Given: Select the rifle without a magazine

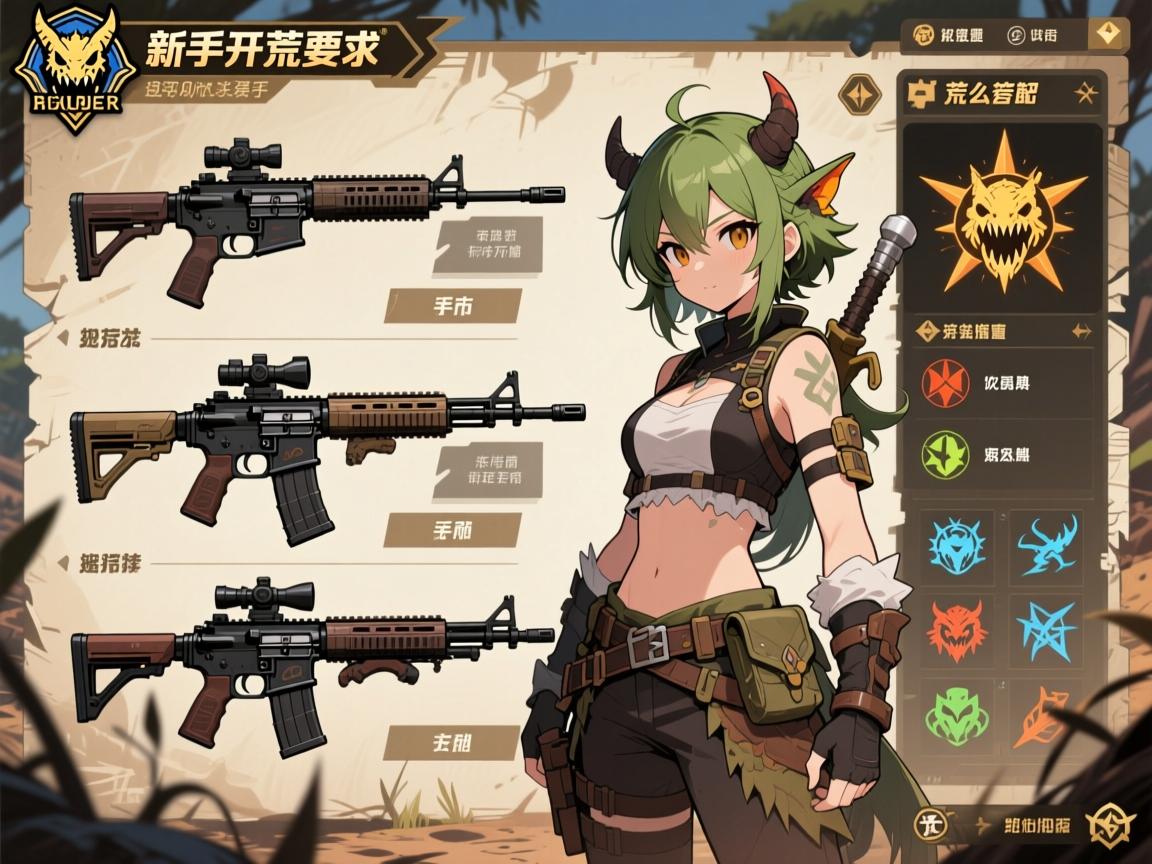Looking at the screenshot, I should pyautogui.click(x=315, y=220).
